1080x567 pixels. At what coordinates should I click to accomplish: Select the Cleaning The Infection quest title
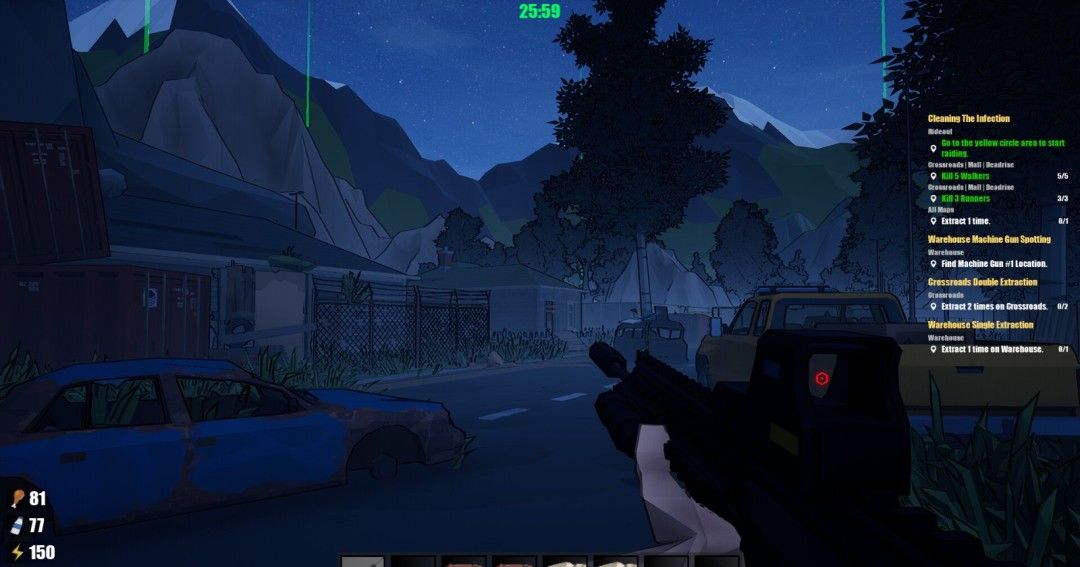pyautogui.click(x=968, y=119)
